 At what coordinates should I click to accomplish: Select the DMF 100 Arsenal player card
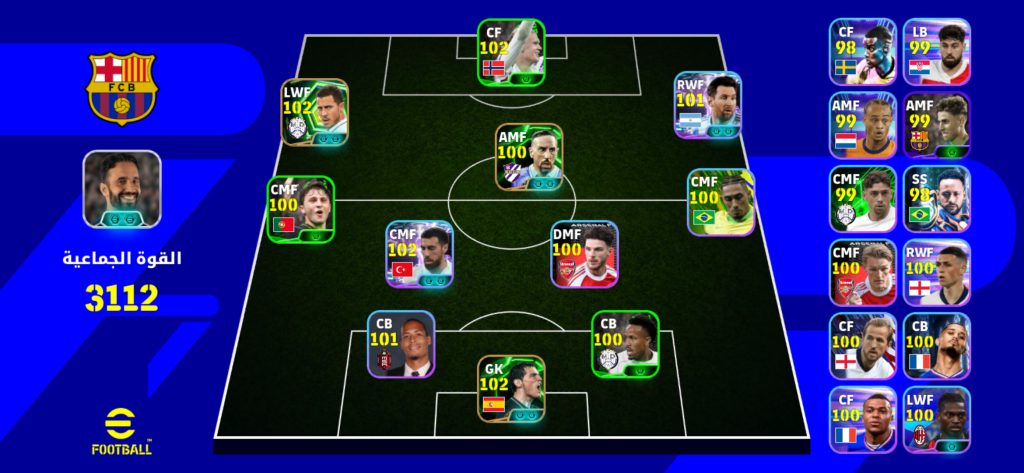pos(584,254)
